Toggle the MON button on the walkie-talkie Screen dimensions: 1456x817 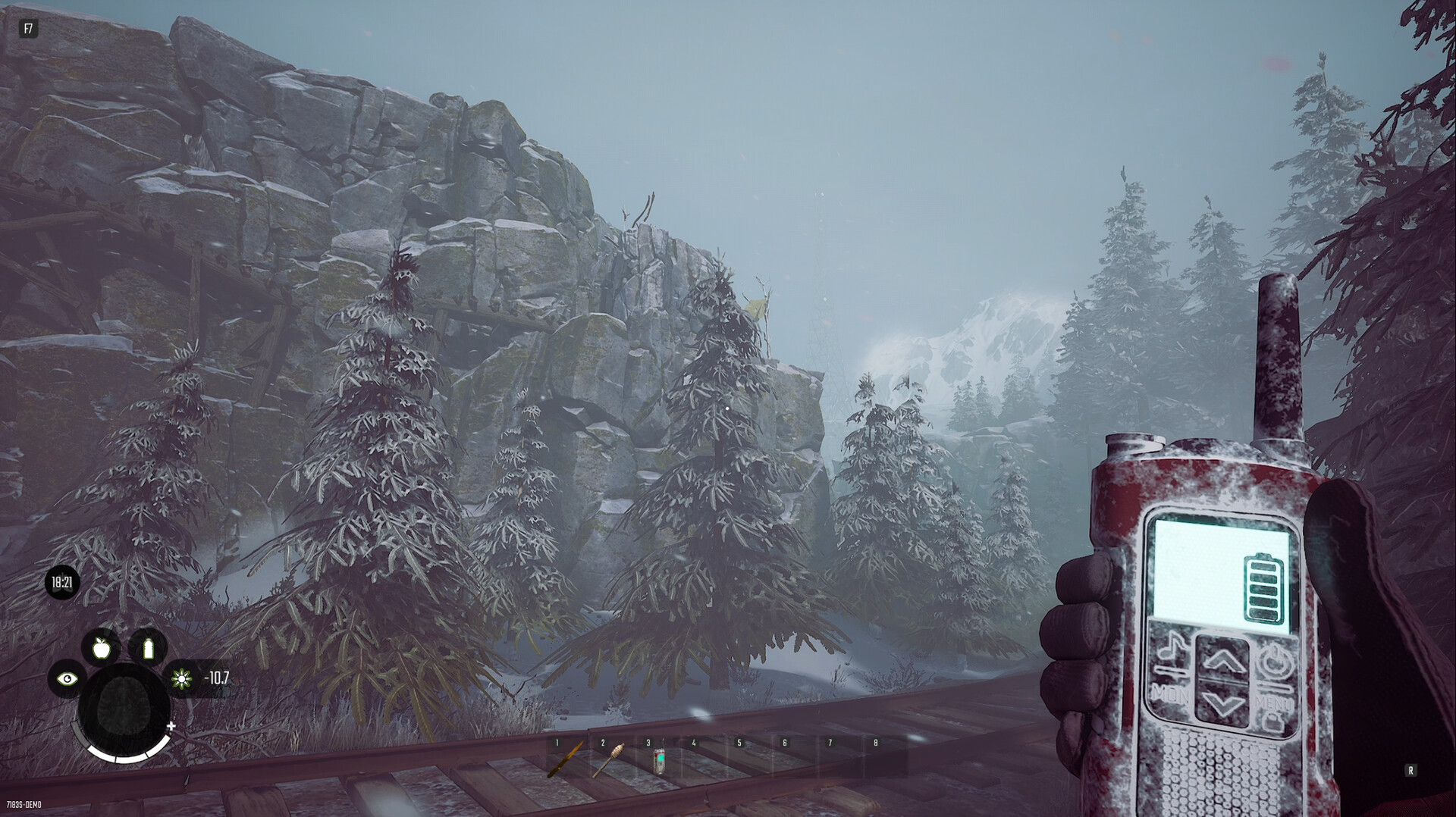(x=1170, y=695)
